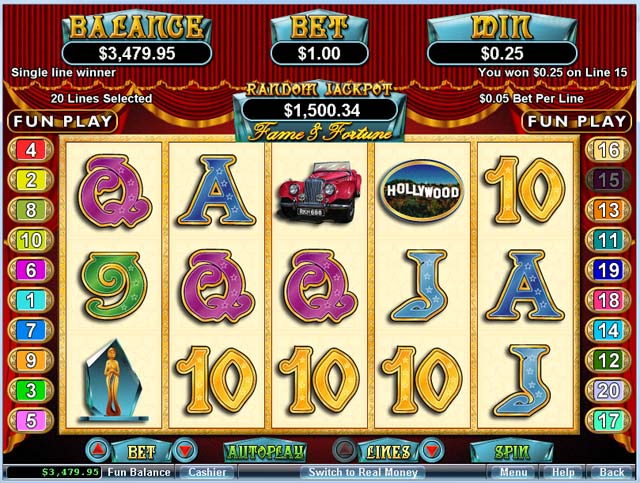Image resolution: width=640 pixels, height=483 pixels.
Task: Click payline 13 marker
Action: [607, 210]
